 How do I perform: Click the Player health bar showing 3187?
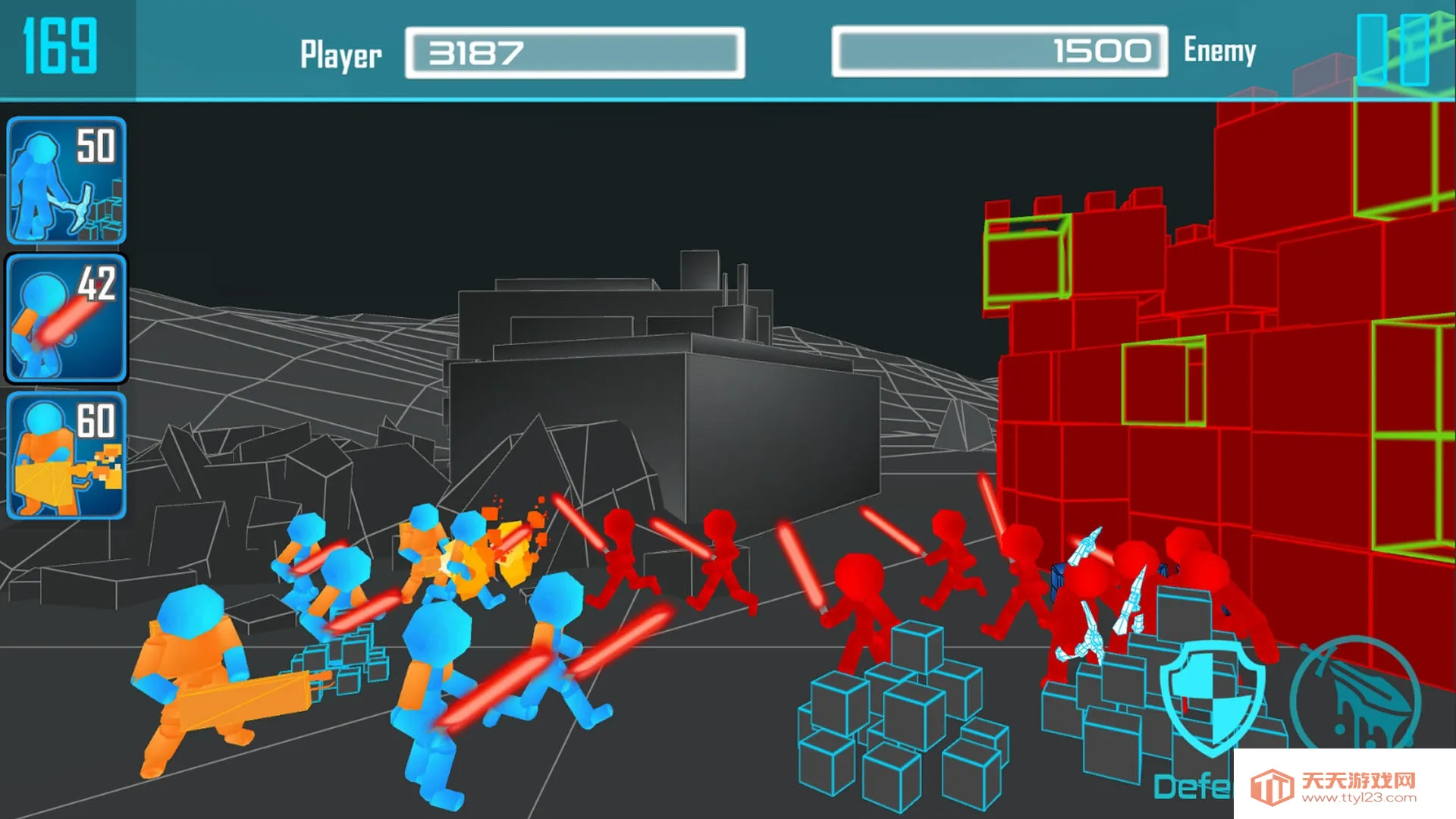(574, 53)
